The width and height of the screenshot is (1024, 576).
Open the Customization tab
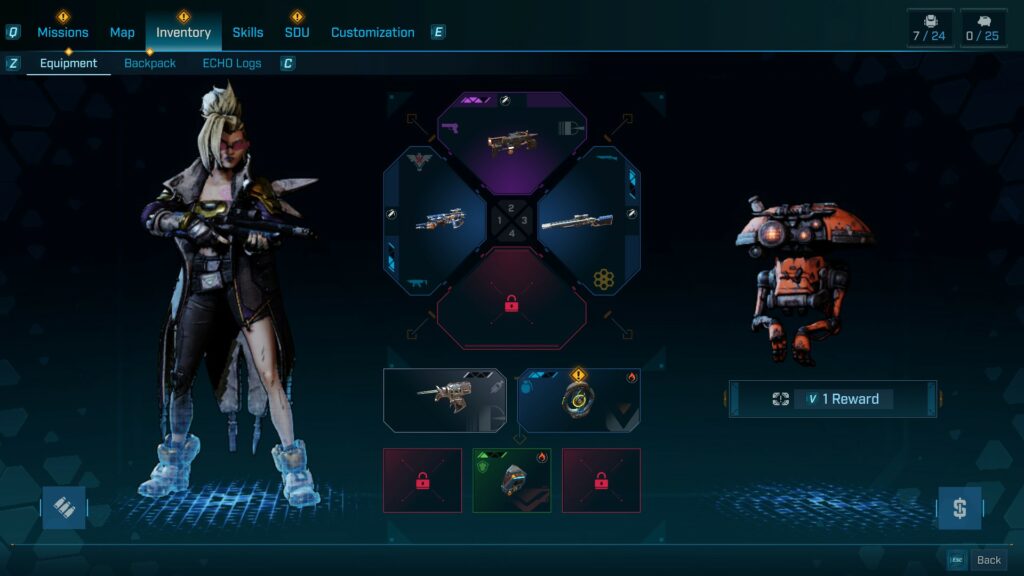point(372,32)
